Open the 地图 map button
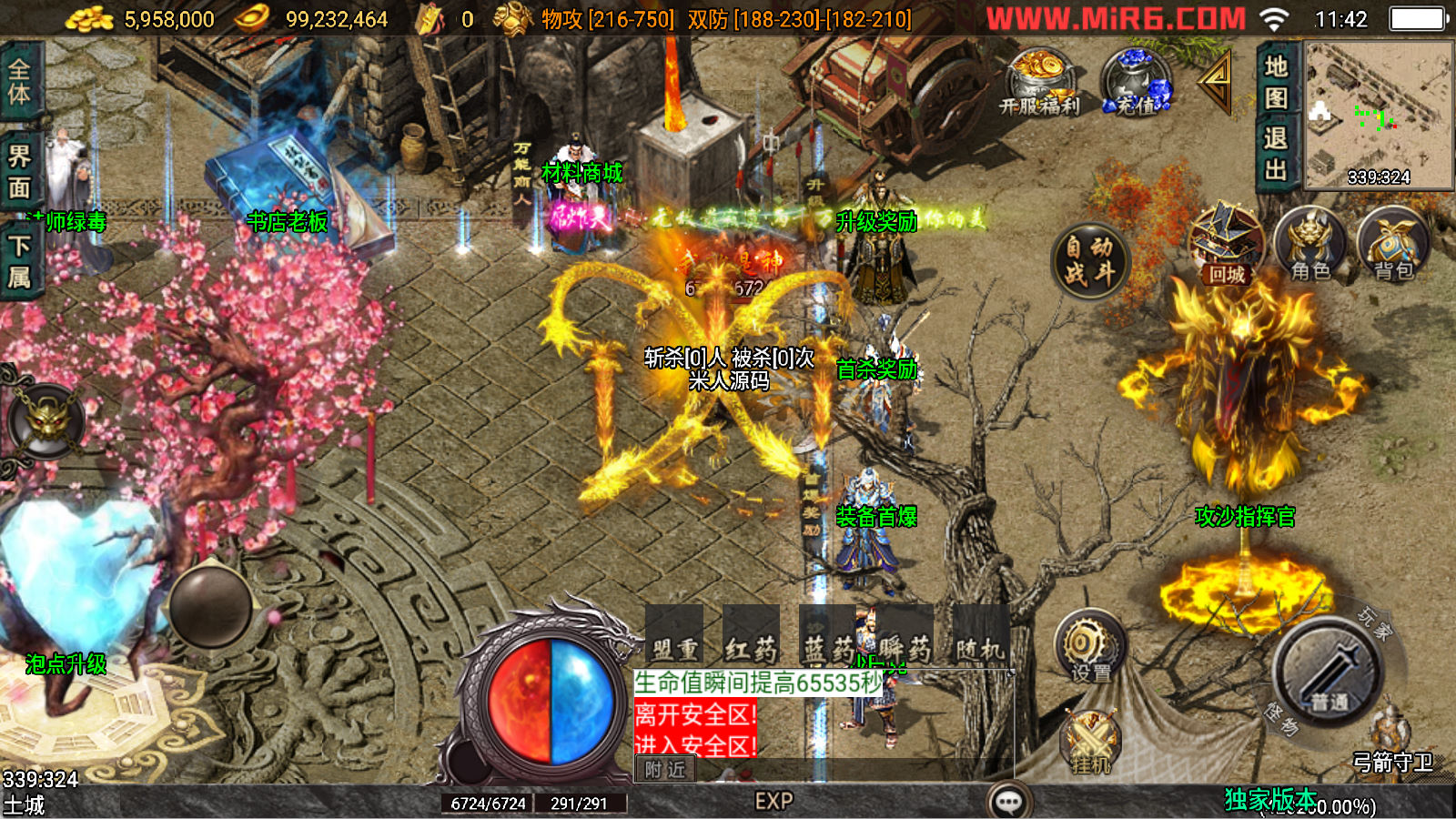 coord(1276,82)
